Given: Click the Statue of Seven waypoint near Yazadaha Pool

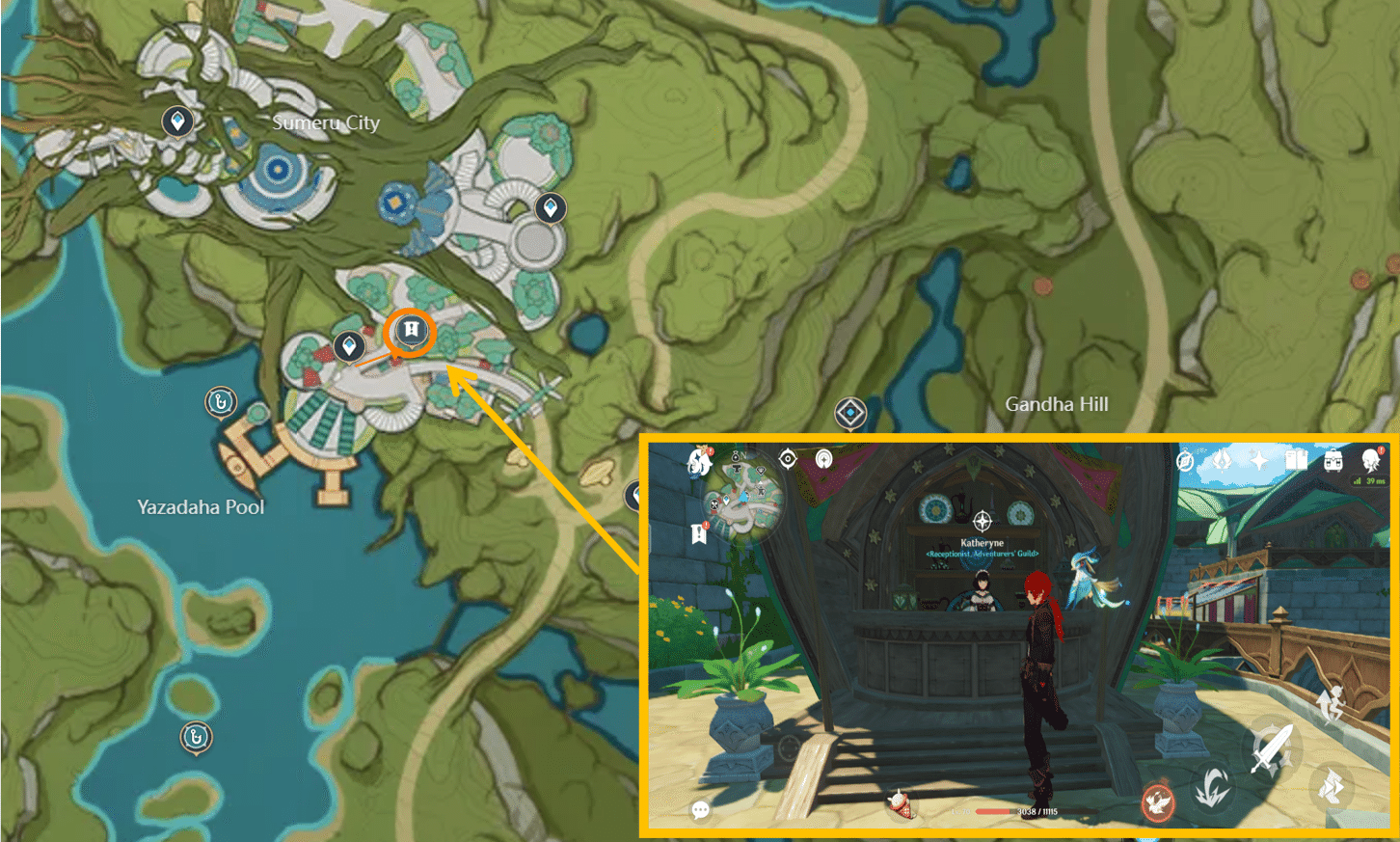Looking at the screenshot, I should point(219,401).
